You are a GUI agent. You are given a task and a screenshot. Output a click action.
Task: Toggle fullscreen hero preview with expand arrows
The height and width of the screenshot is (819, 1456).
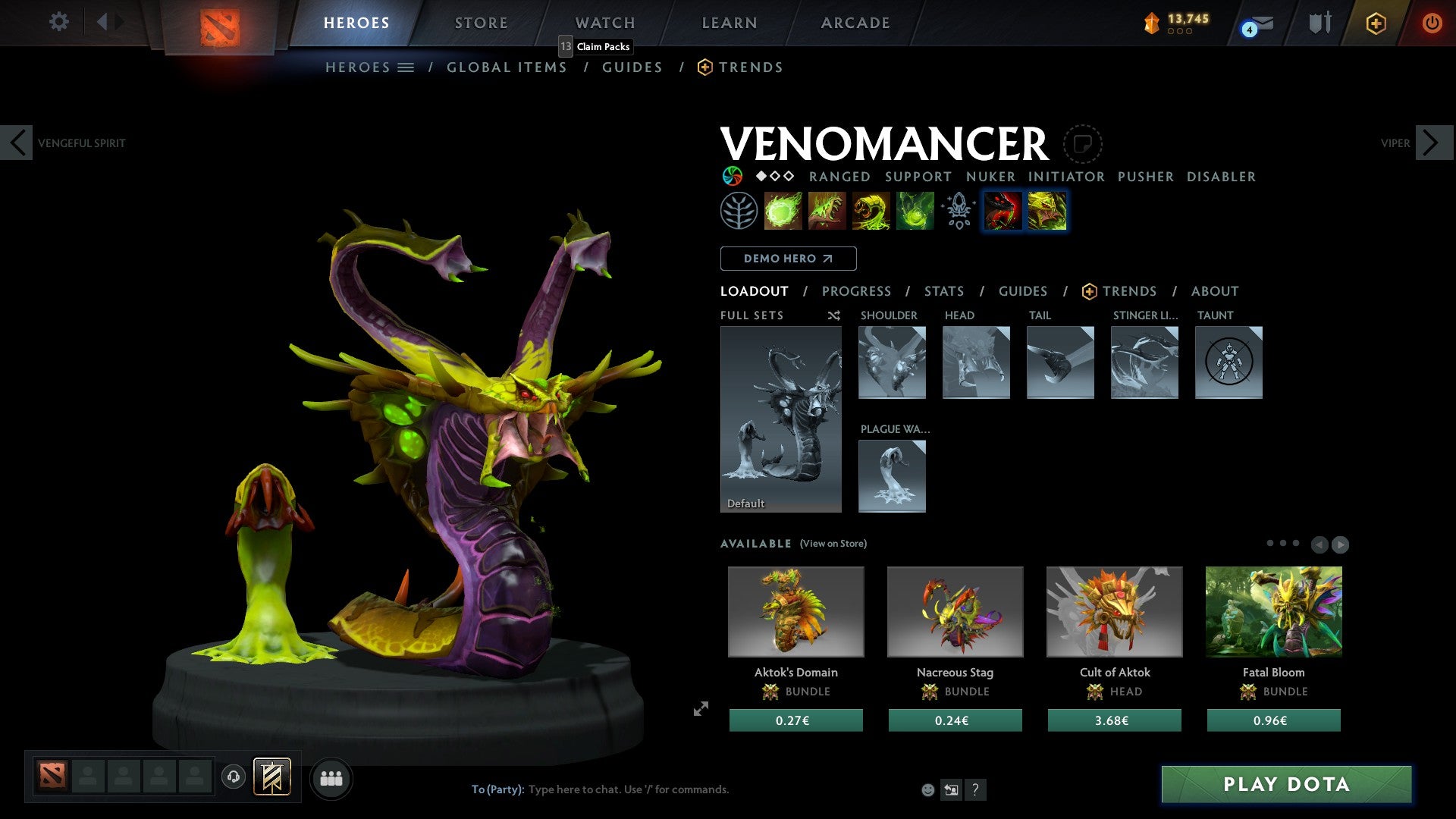(699, 710)
